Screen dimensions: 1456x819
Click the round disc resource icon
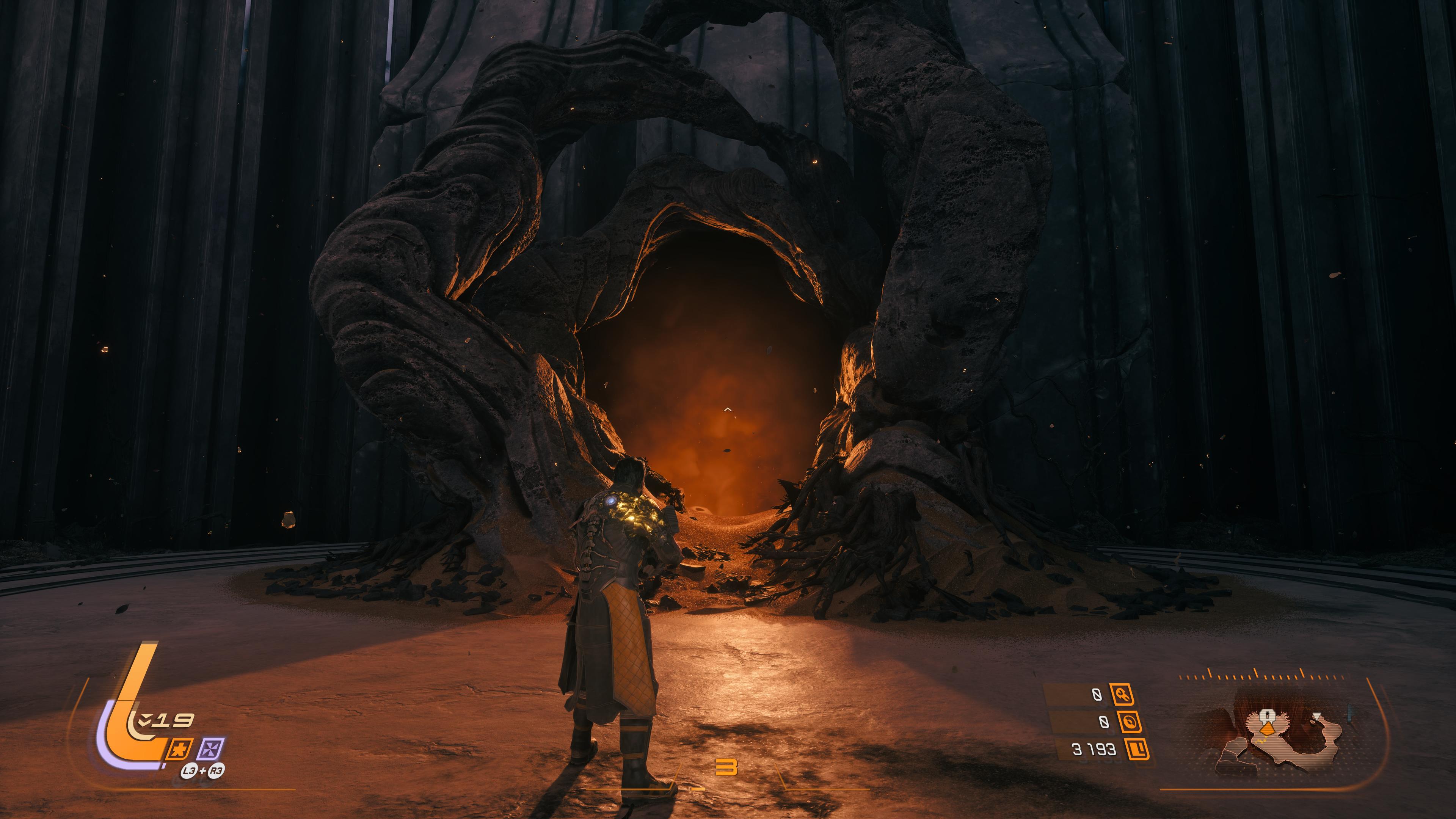(x=1129, y=722)
